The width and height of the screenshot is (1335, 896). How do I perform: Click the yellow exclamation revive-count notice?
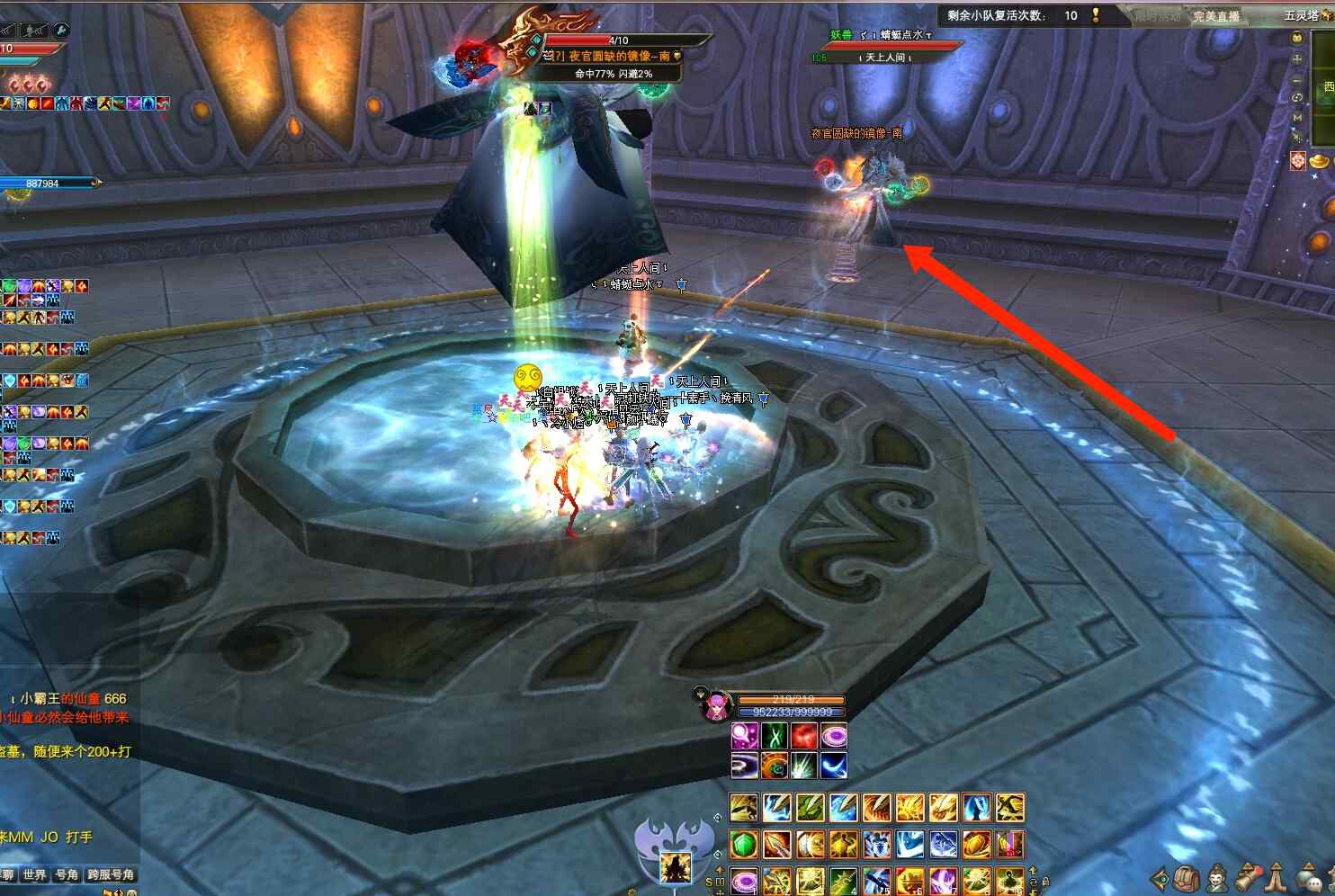(x=1096, y=15)
